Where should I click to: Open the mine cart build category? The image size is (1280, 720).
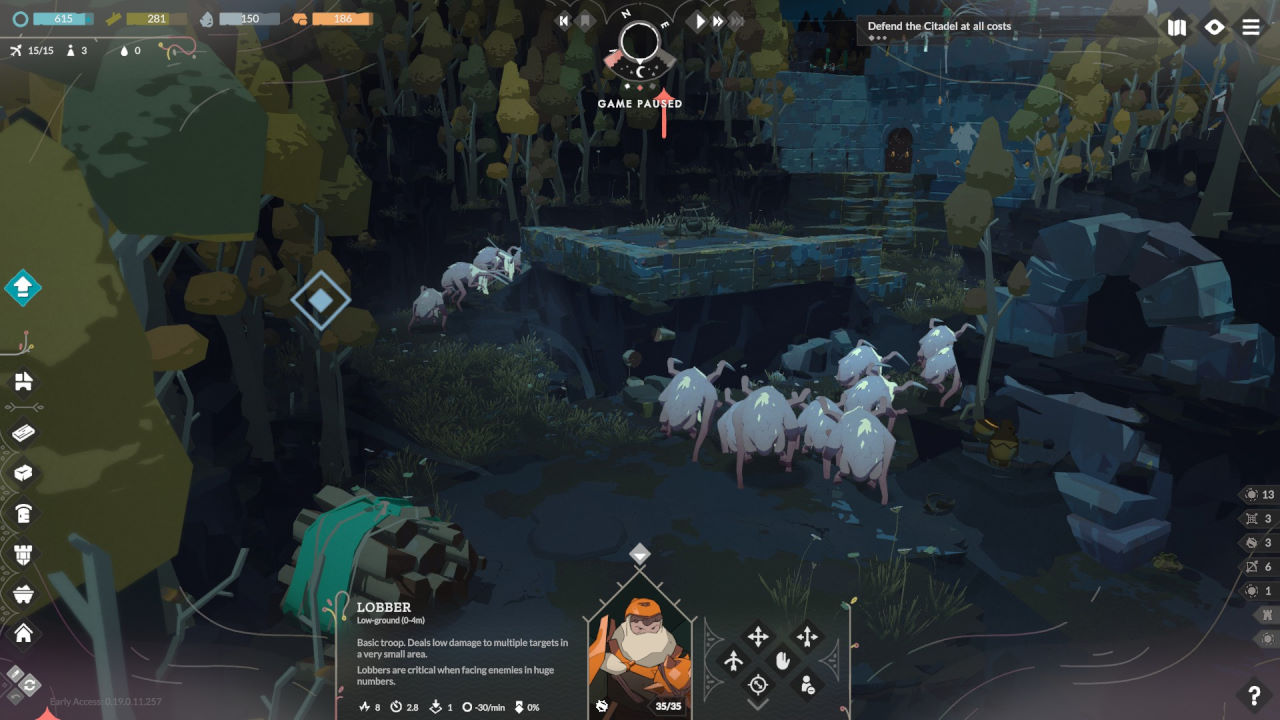click(x=23, y=594)
